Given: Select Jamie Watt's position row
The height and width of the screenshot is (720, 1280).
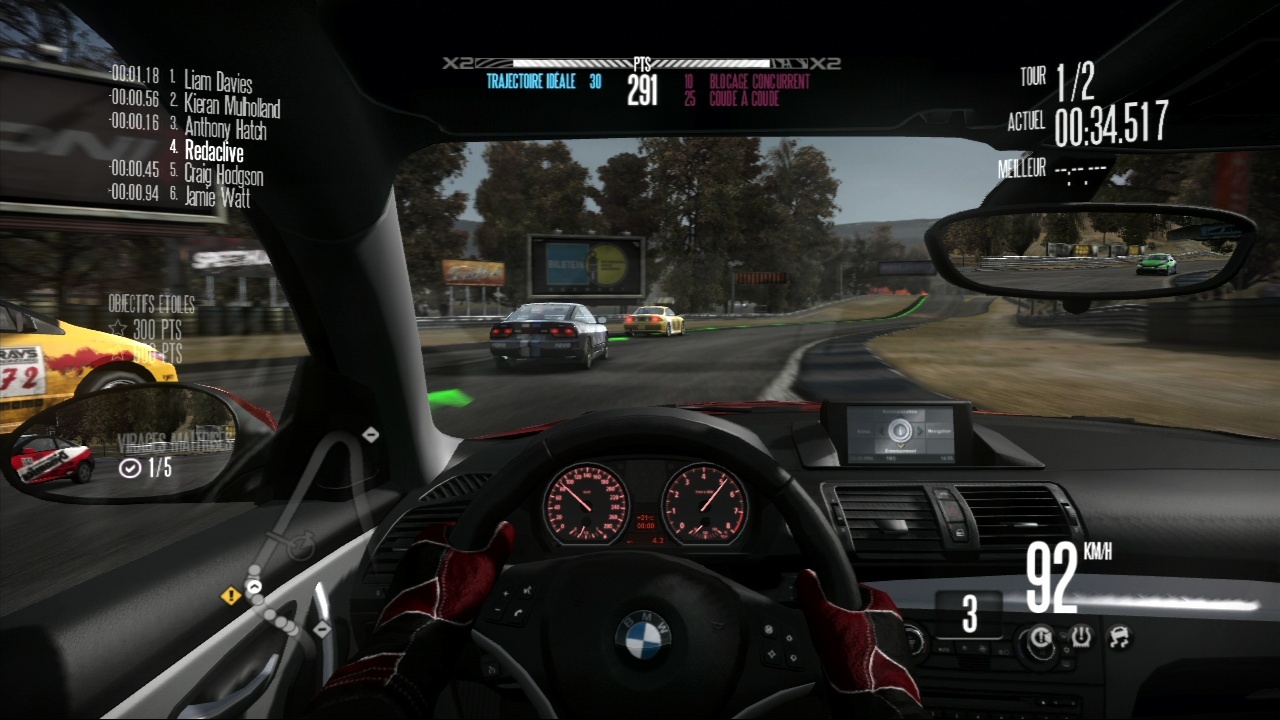Looking at the screenshot, I should click(x=217, y=197).
